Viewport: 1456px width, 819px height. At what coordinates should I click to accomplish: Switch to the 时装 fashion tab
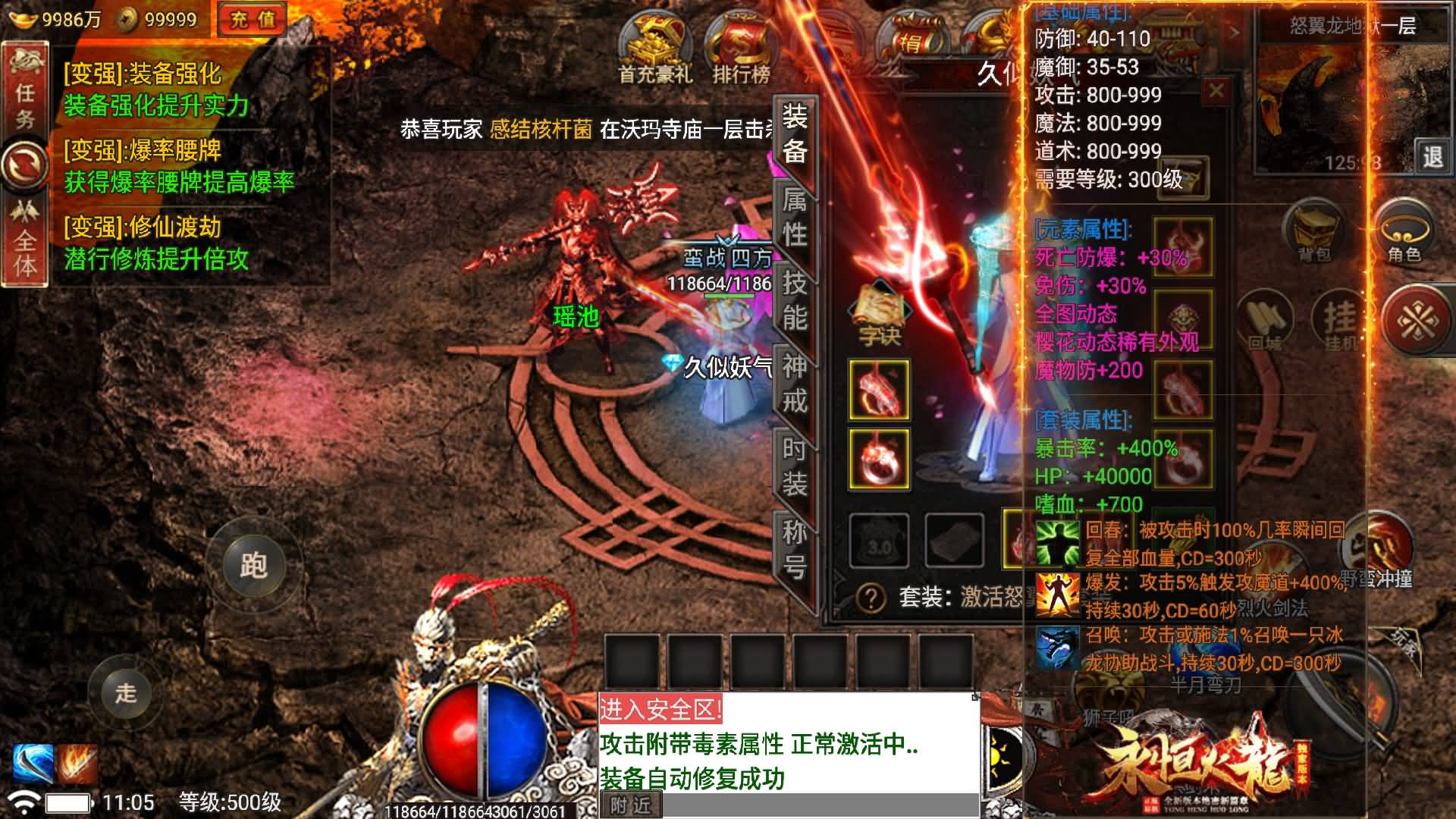point(798,463)
